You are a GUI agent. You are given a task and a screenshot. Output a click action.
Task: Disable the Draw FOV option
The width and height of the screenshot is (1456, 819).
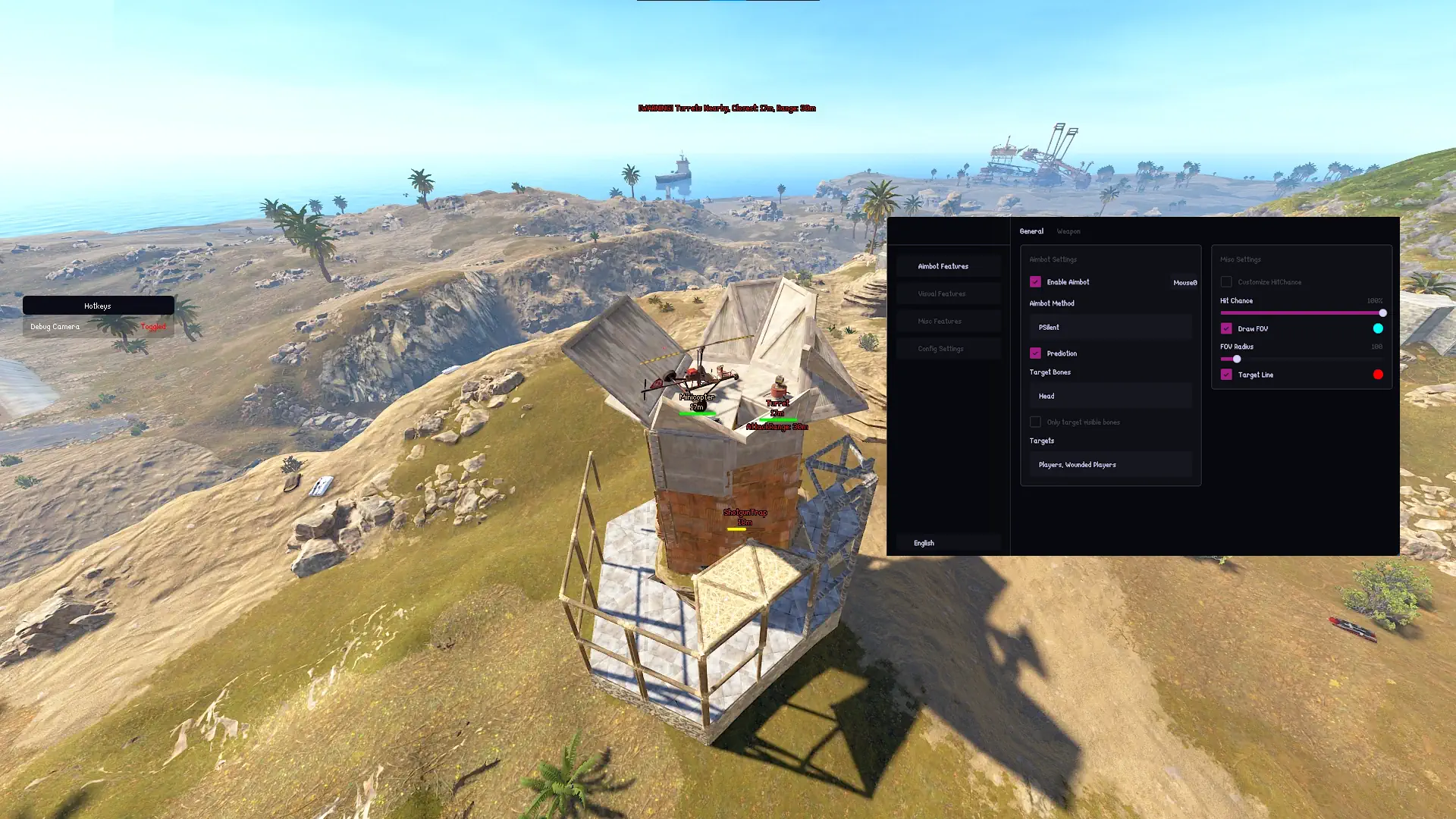coord(1227,328)
